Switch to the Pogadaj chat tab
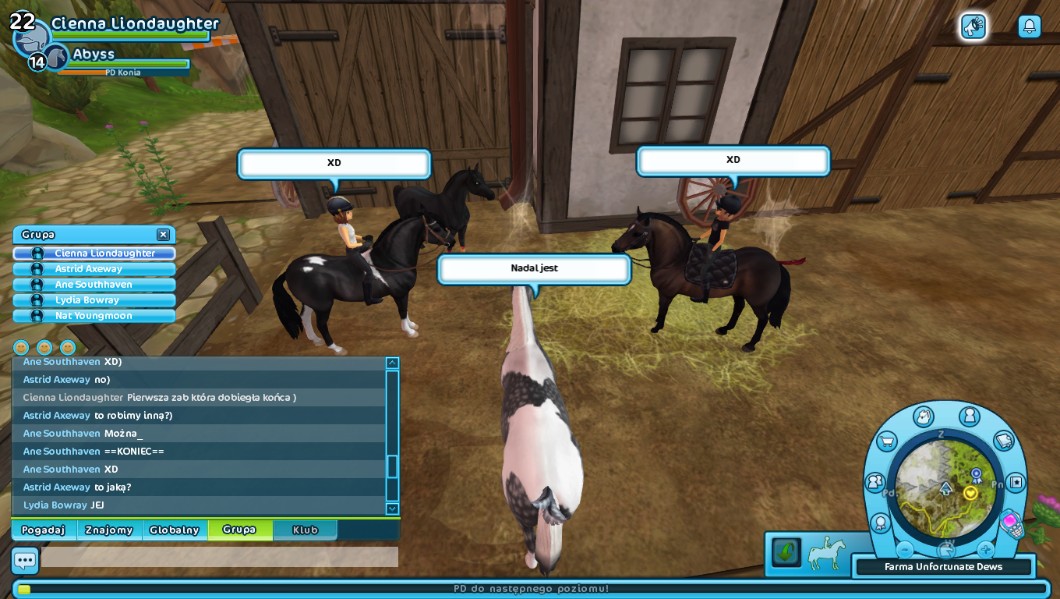Viewport: 1060px width, 599px height. tap(43, 530)
